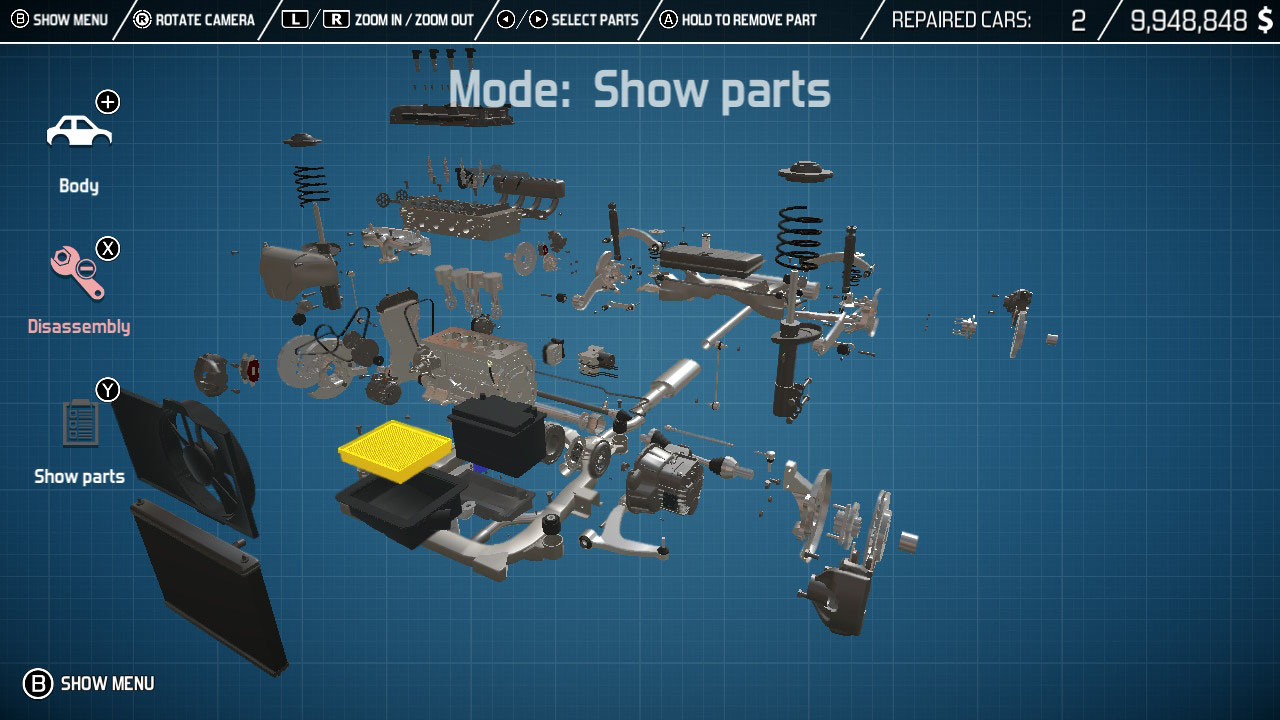Click the Rotate Camera circular icon
This screenshot has width=1280, height=720.
(x=140, y=18)
